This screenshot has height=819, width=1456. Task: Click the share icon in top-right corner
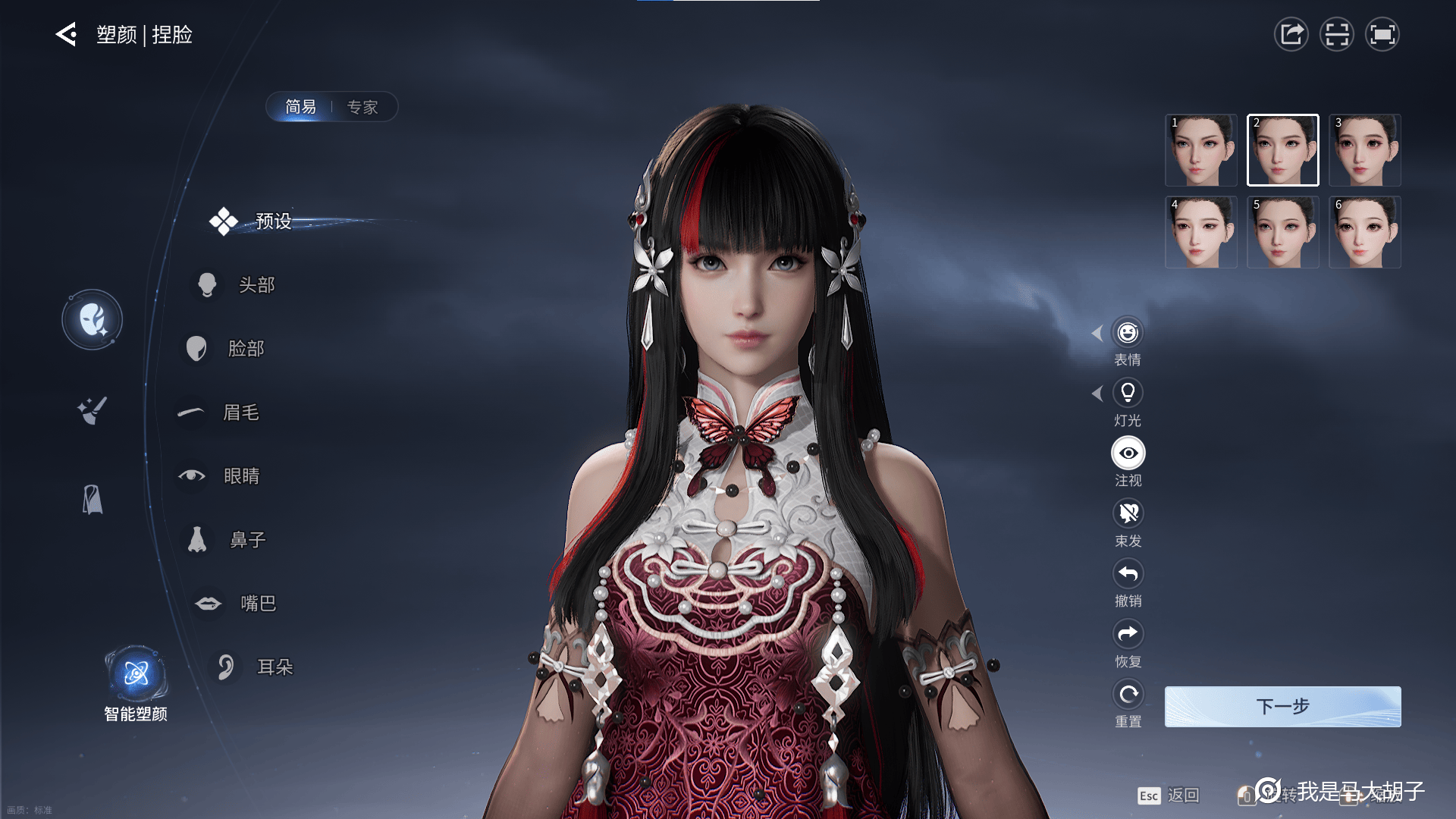click(x=1291, y=34)
